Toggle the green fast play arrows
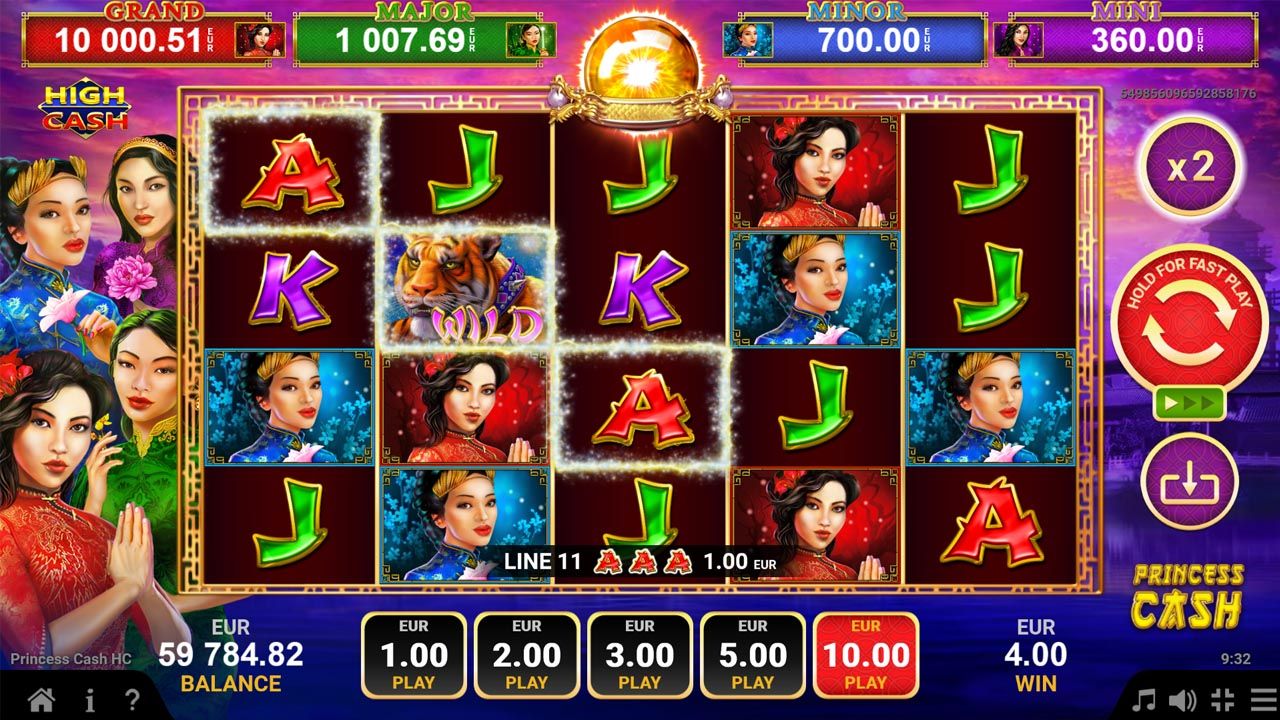Viewport: 1280px width, 720px height. tap(1189, 404)
